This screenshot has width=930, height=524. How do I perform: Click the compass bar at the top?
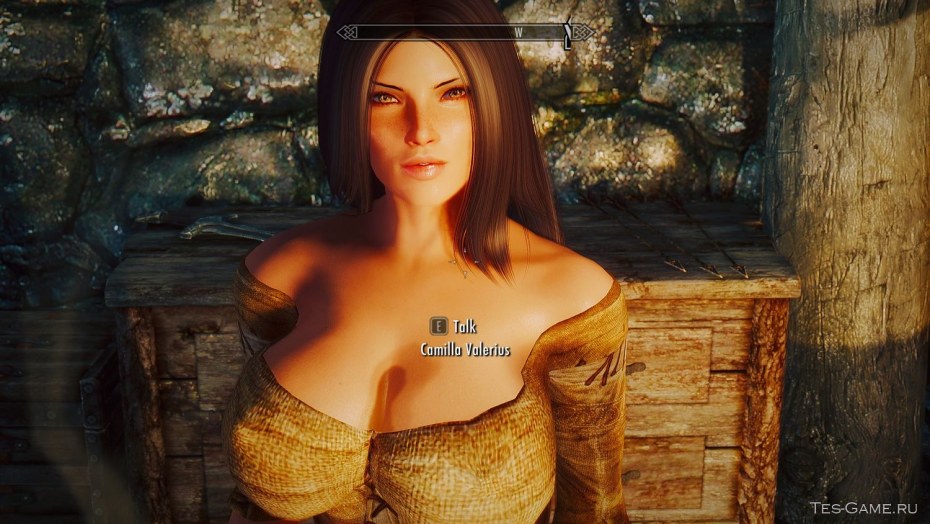[x=465, y=32]
